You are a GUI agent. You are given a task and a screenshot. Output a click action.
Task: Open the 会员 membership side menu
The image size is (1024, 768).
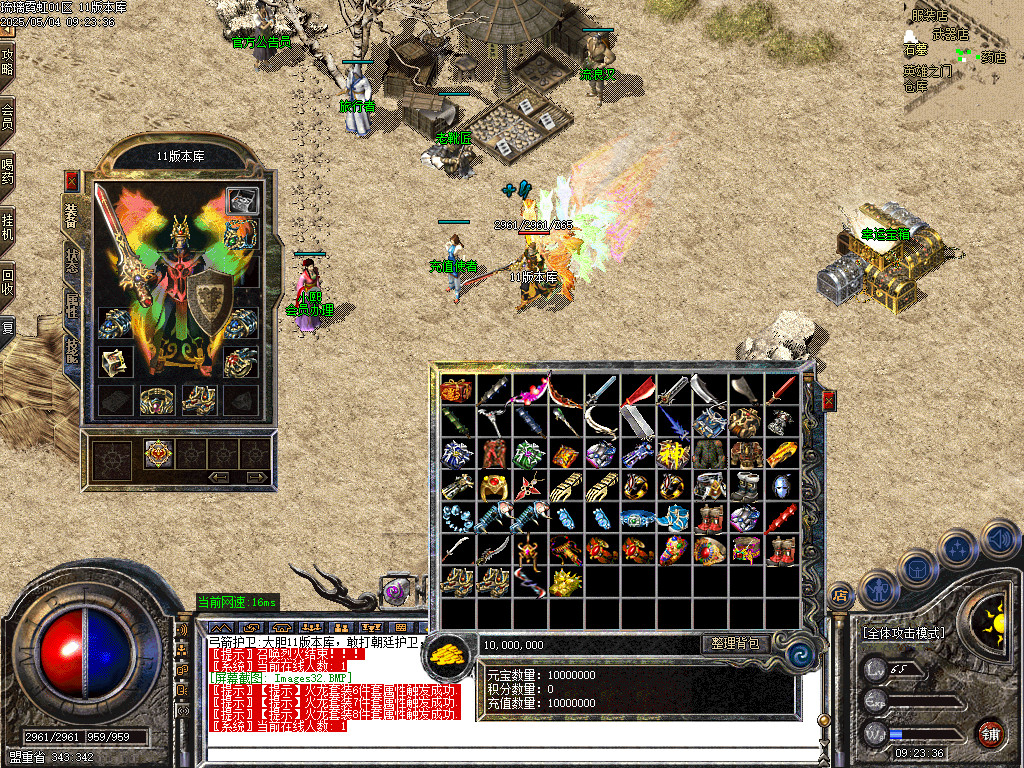8,116
